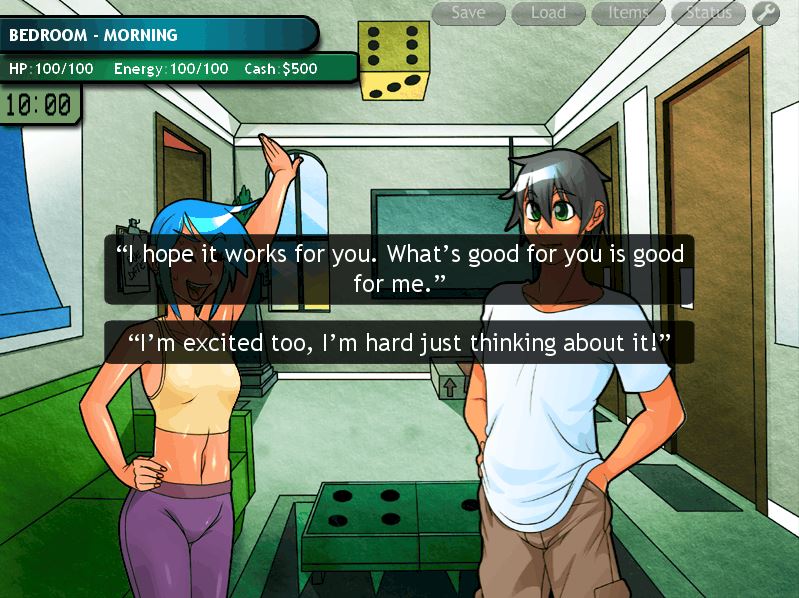Open settings with the wrench icon

[x=765, y=13]
